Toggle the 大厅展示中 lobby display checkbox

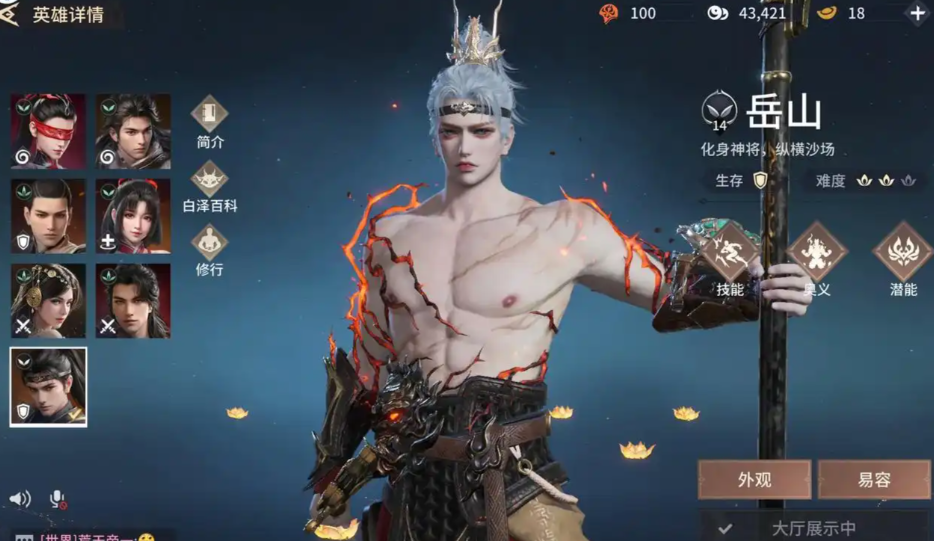[x=725, y=528]
